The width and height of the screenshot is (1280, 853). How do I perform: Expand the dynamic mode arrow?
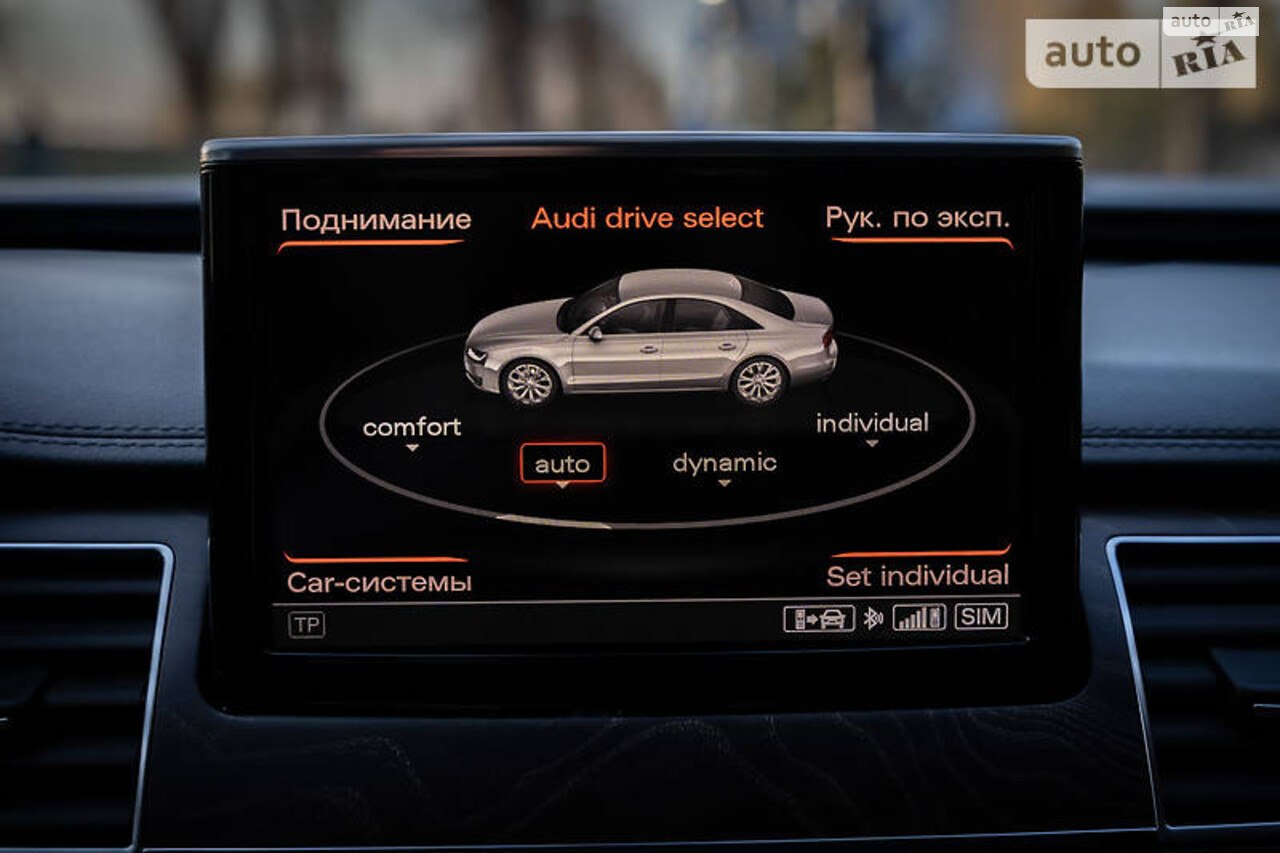click(x=723, y=483)
